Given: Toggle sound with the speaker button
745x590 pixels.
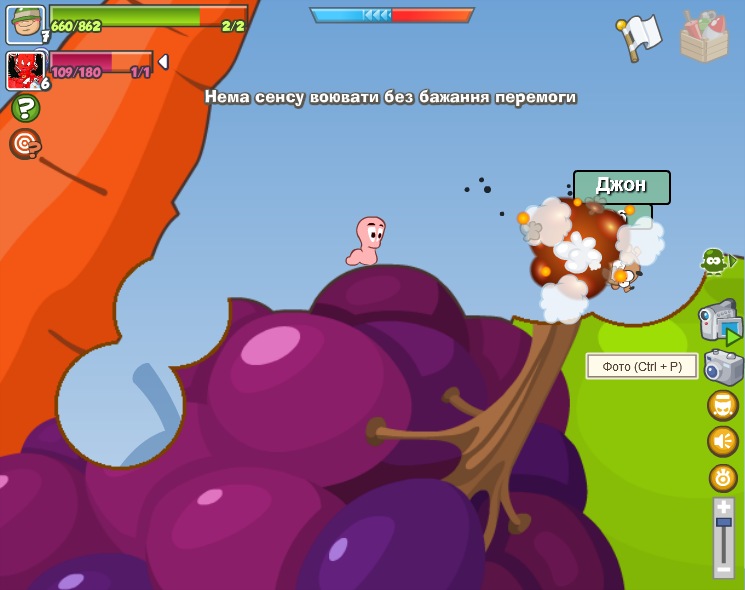Looking at the screenshot, I should click(x=723, y=441).
